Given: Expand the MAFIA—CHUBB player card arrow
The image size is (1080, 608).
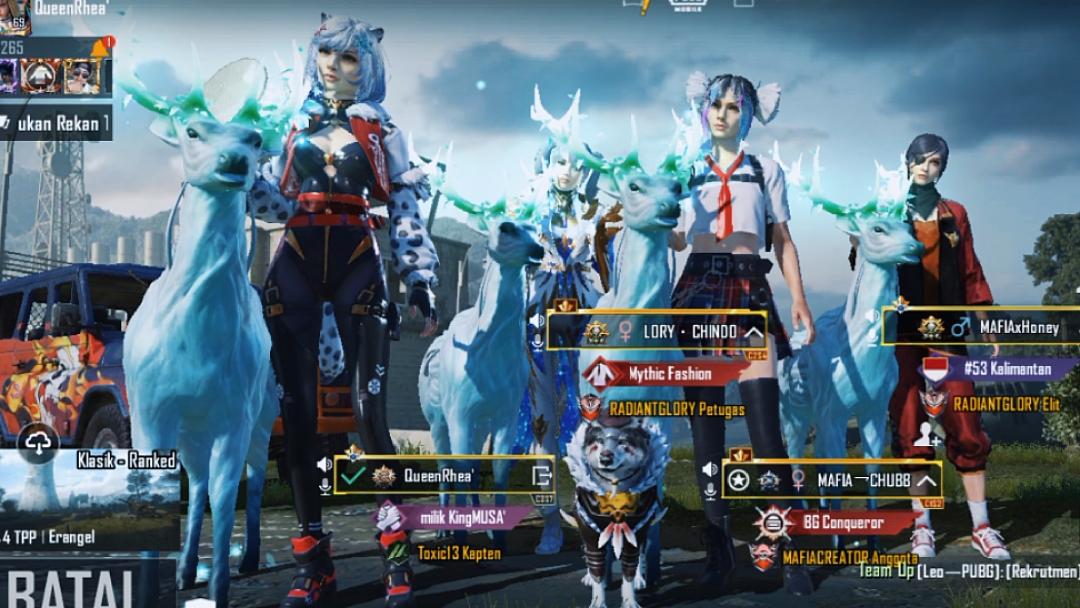Looking at the screenshot, I should (927, 479).
